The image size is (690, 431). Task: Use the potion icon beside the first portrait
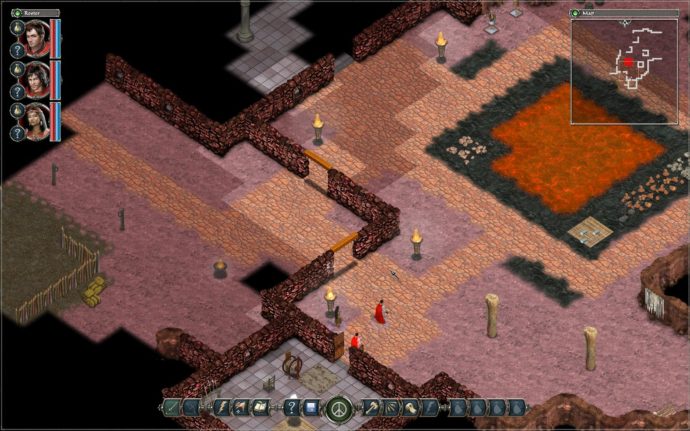[18, 27]
